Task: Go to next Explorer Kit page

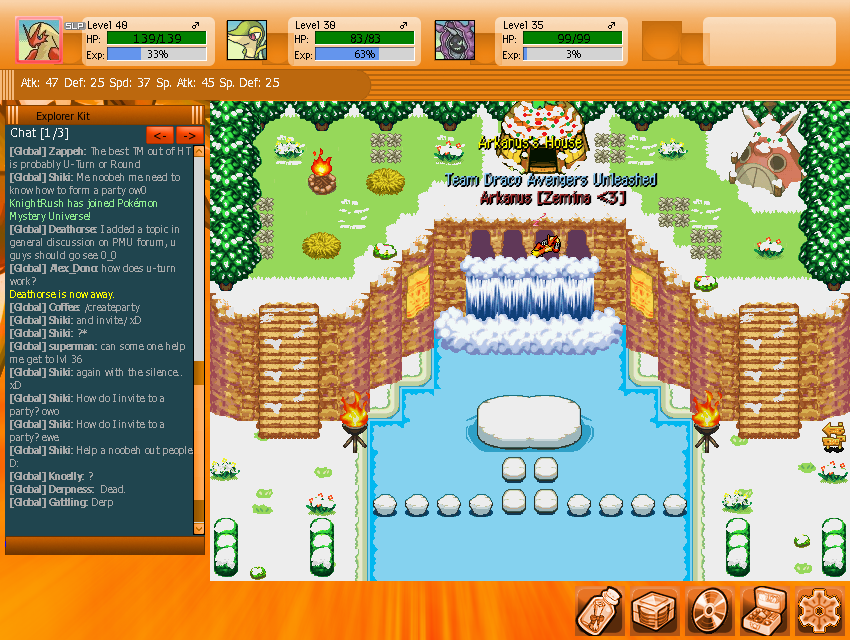Action: coord(190,134)
